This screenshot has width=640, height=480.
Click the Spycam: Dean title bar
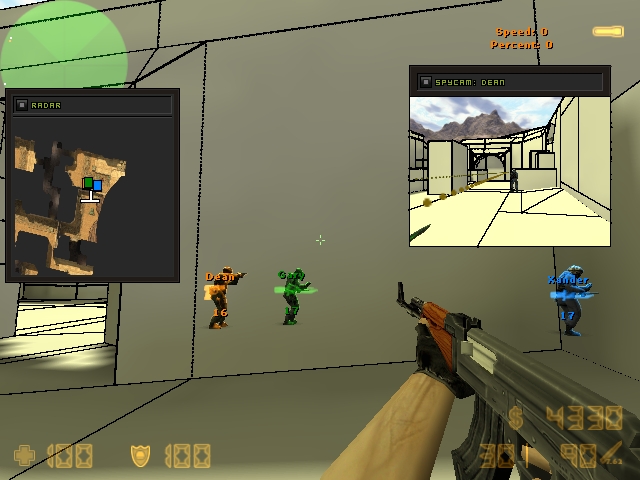(x=520, y=81)
